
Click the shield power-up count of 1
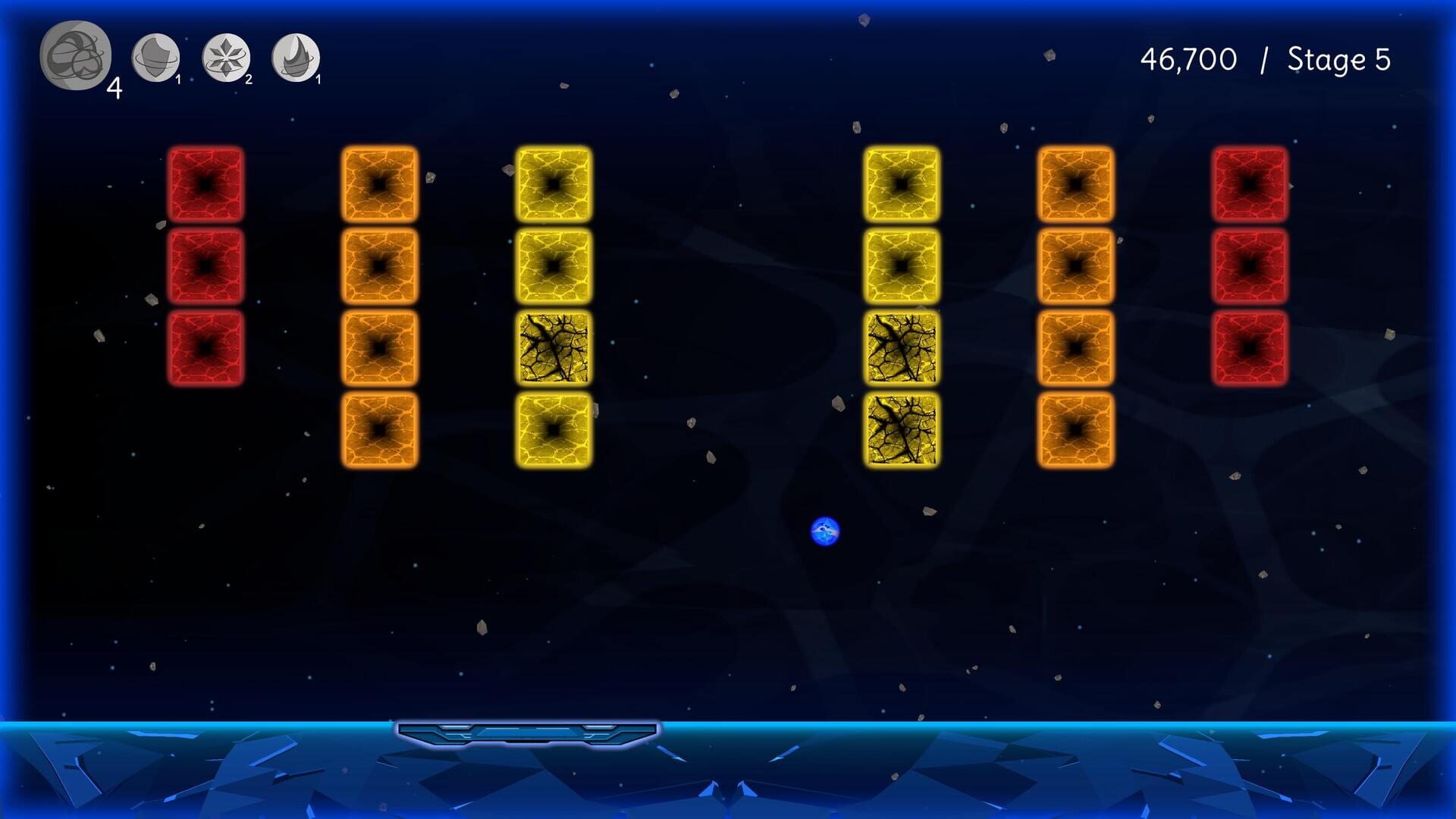tap(177, 79)
